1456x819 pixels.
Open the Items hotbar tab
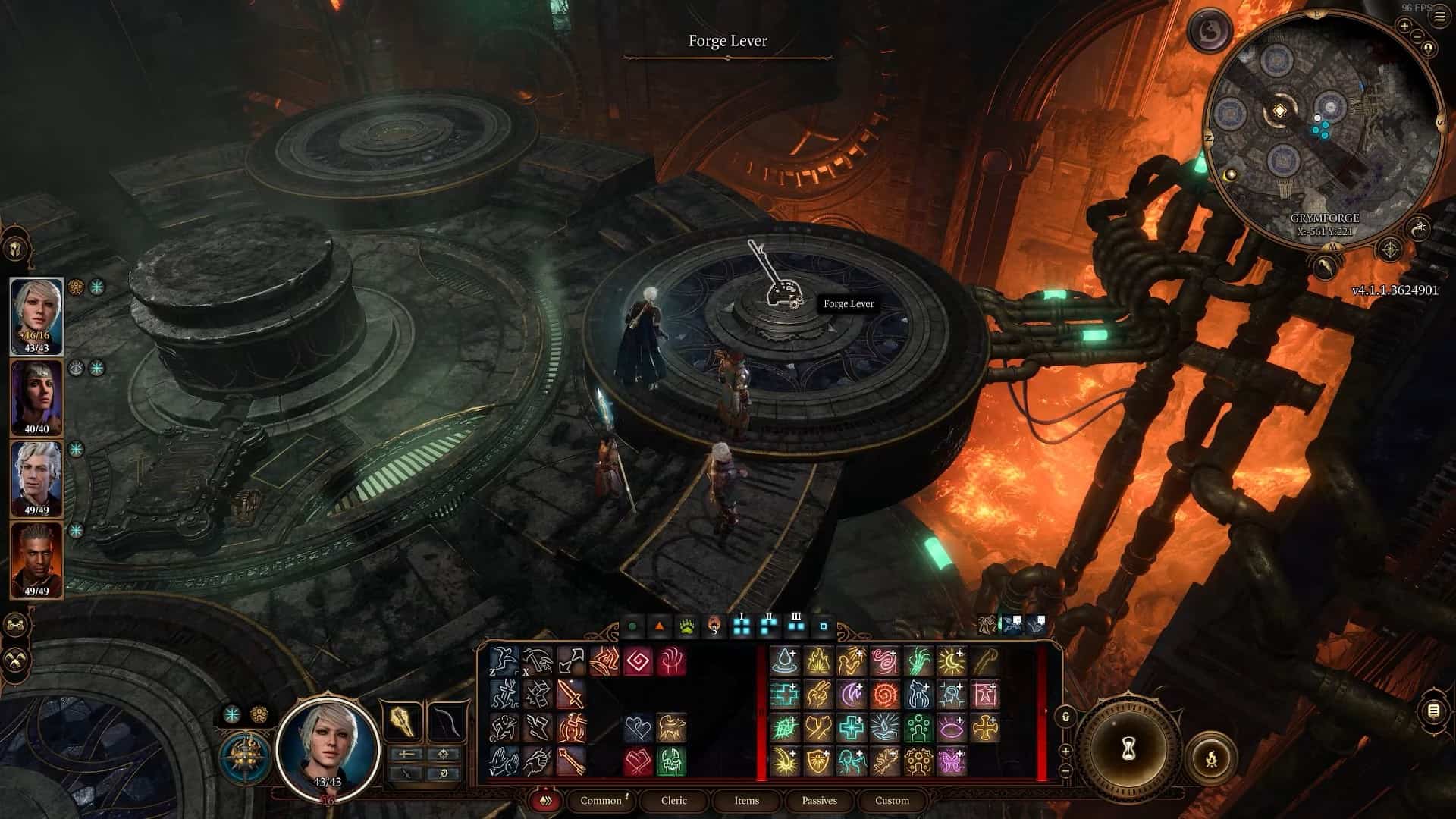(x=746, y=800)
